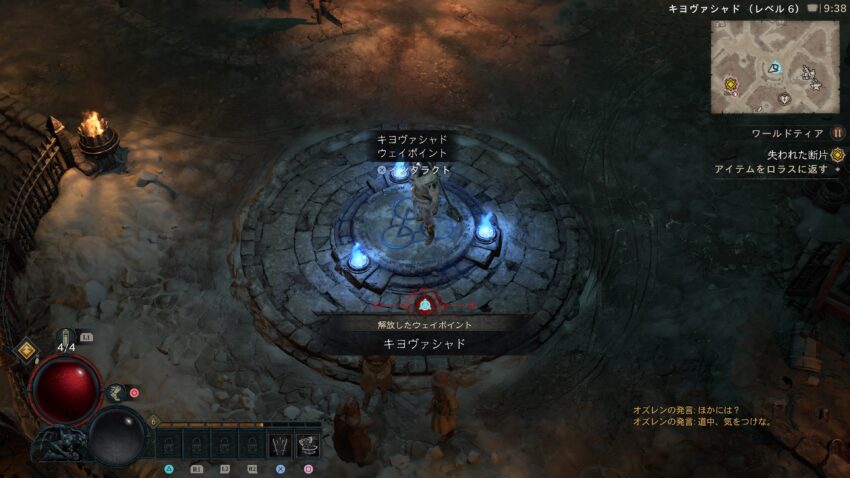Select the キヨヴァシャド waypoint banner
Screen dimensions: 850x478
[x=424, y=343]
